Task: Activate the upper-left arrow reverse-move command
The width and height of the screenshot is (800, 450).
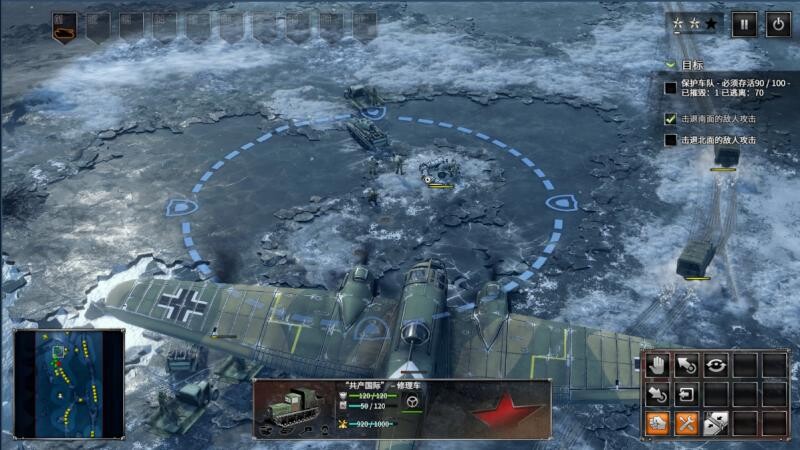Action: click(686, 366)
